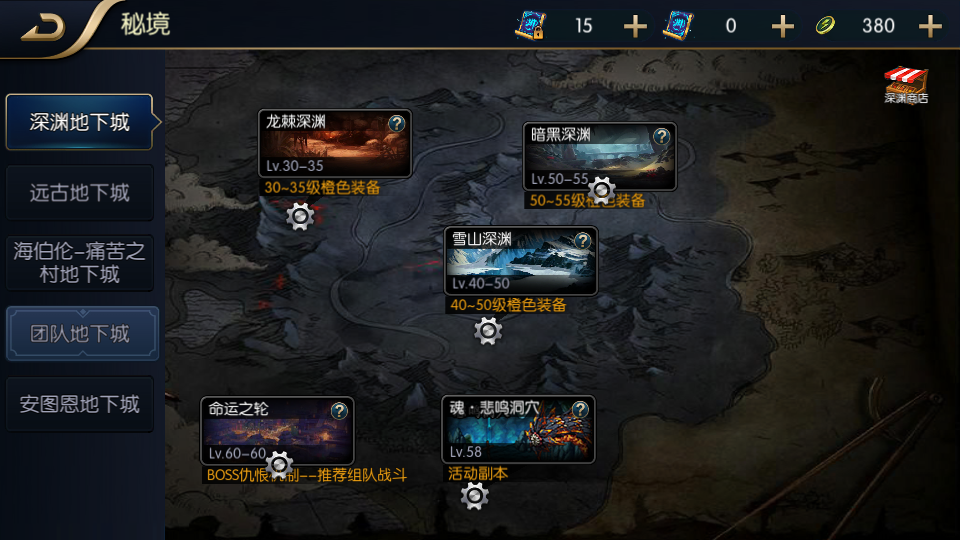Select the 深渊地下城 tab

(x=79, y=122)
